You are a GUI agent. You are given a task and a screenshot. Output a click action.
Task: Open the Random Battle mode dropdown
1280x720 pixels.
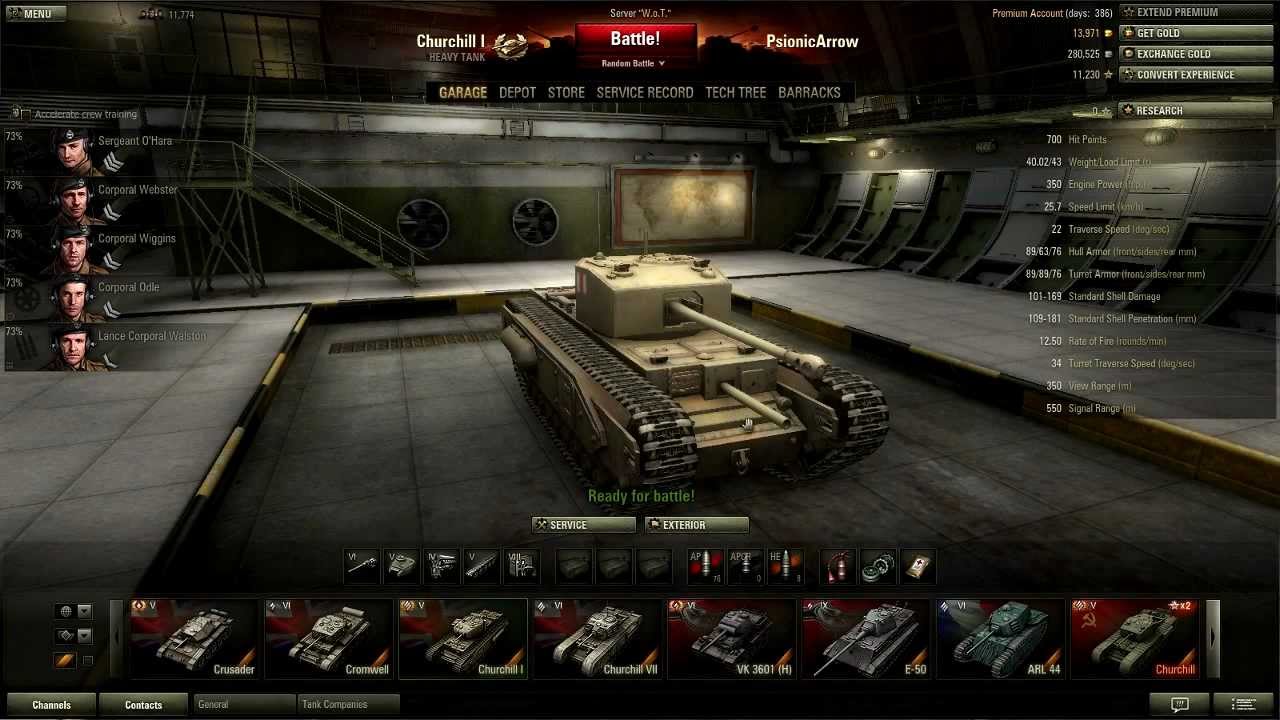pyautogui.click(x=634, y=64)
